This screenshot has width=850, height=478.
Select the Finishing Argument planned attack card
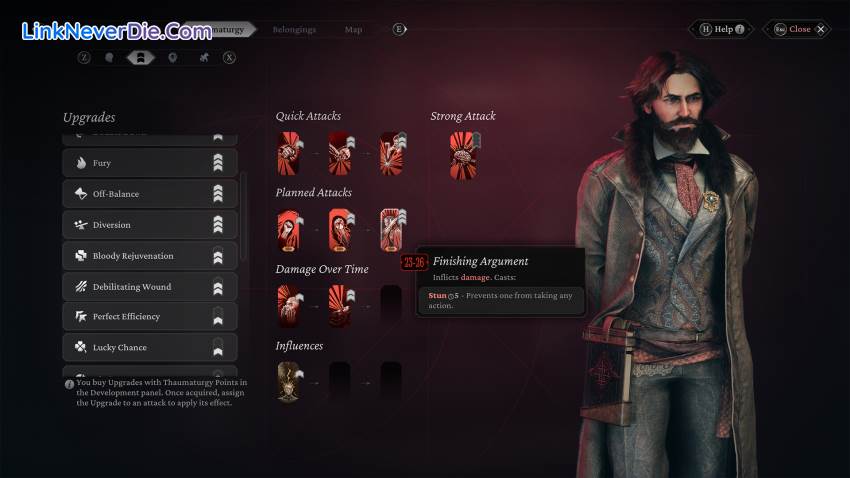391,231
